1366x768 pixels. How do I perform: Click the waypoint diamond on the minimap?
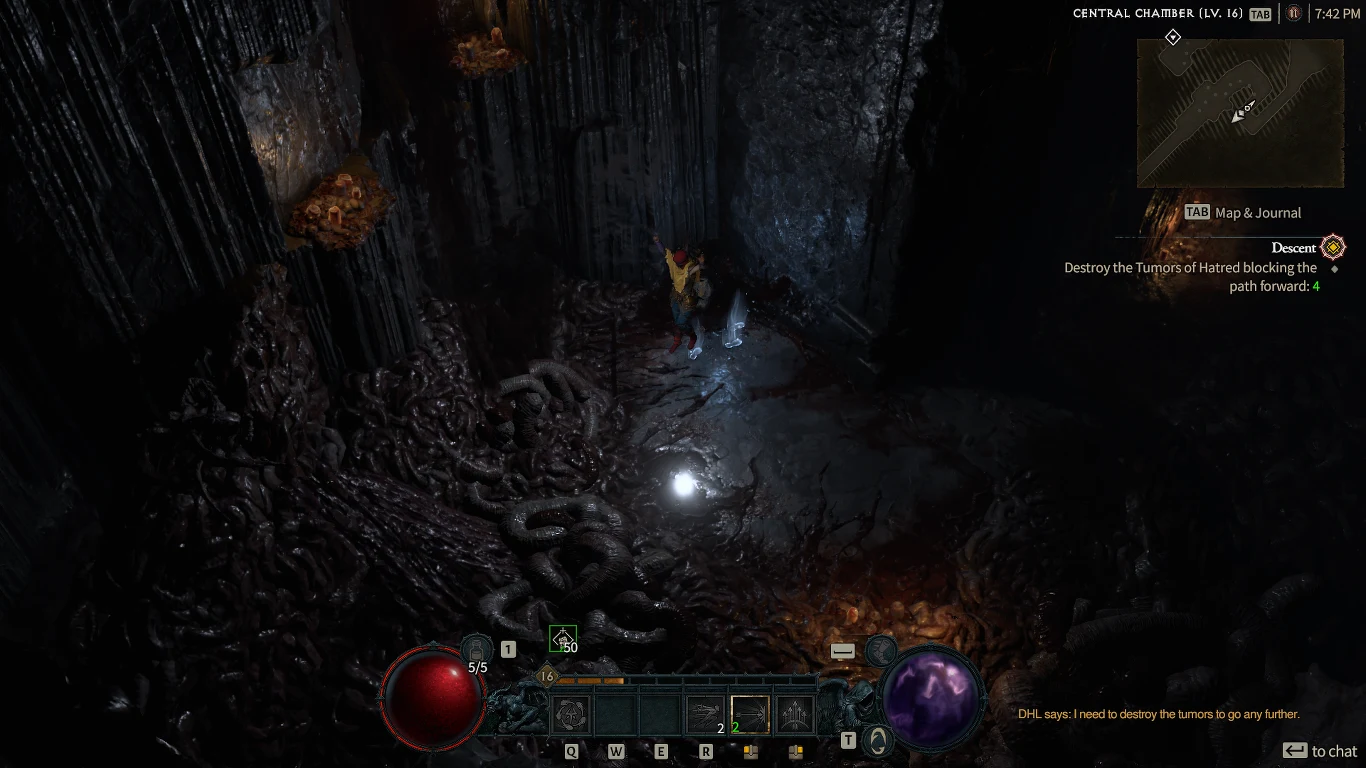pyautogui.click(x=1171, y=37)
